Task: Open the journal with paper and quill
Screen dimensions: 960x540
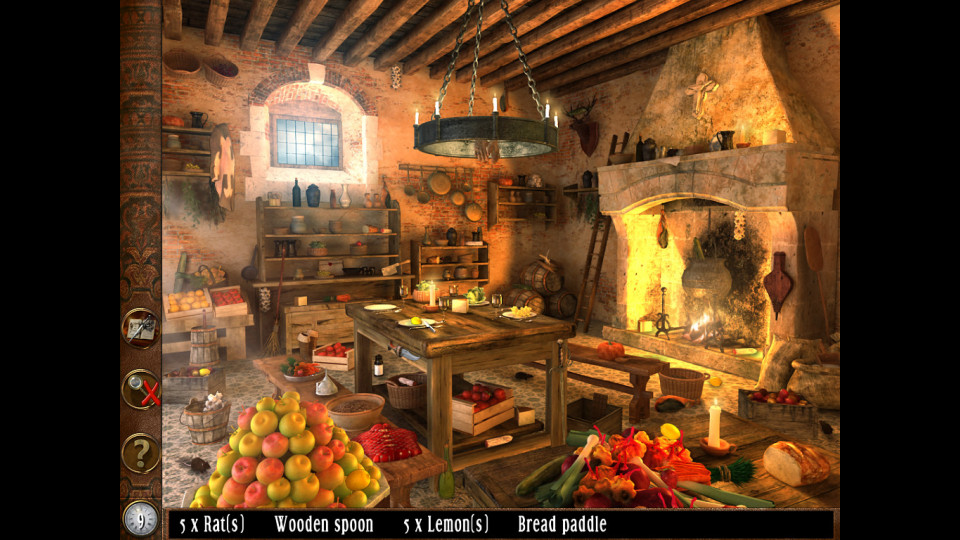Action: [x=140, y=328]
